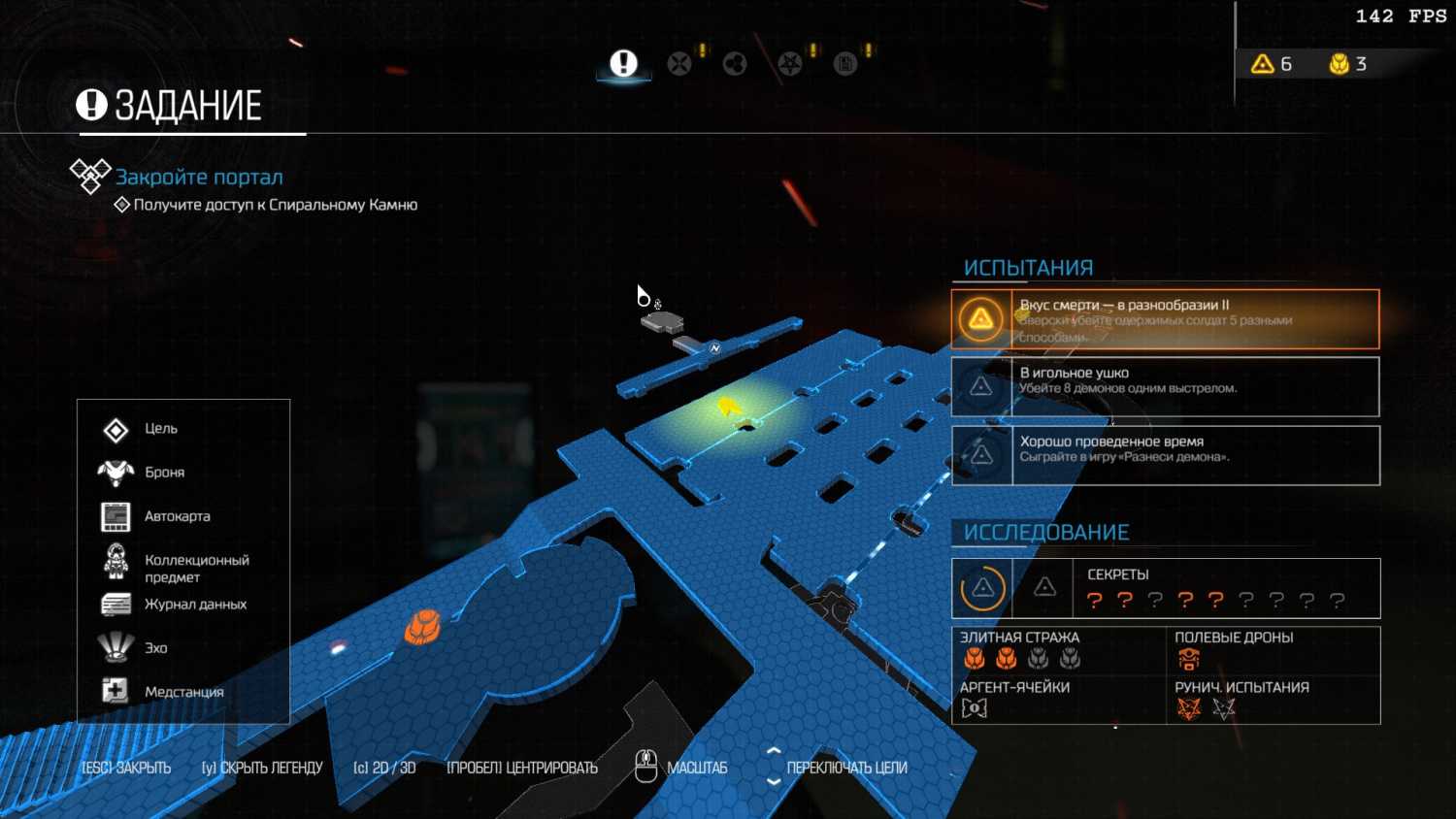The width and height of the screenshot is (1456, 819).
Task: Select the «В игольное ушко» challenge
Action: click(1165, 386)
